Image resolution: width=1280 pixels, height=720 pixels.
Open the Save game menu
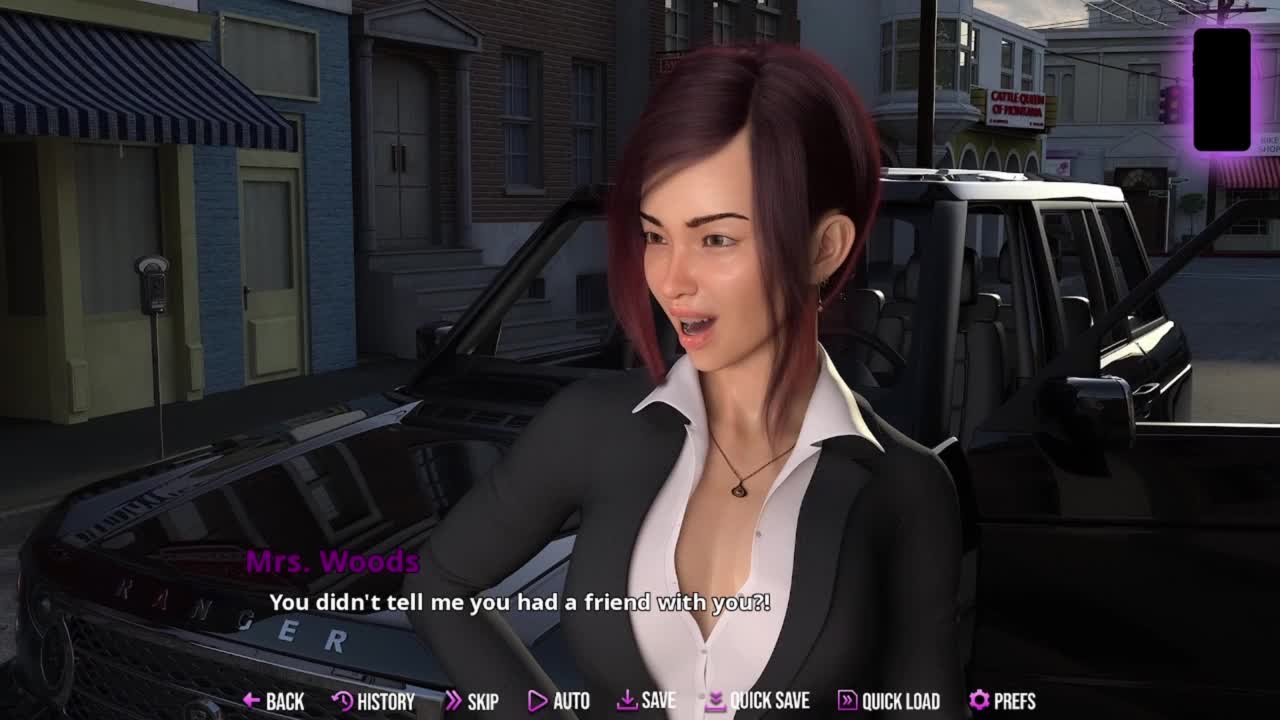pyautogui.click(x=646, y=701)
